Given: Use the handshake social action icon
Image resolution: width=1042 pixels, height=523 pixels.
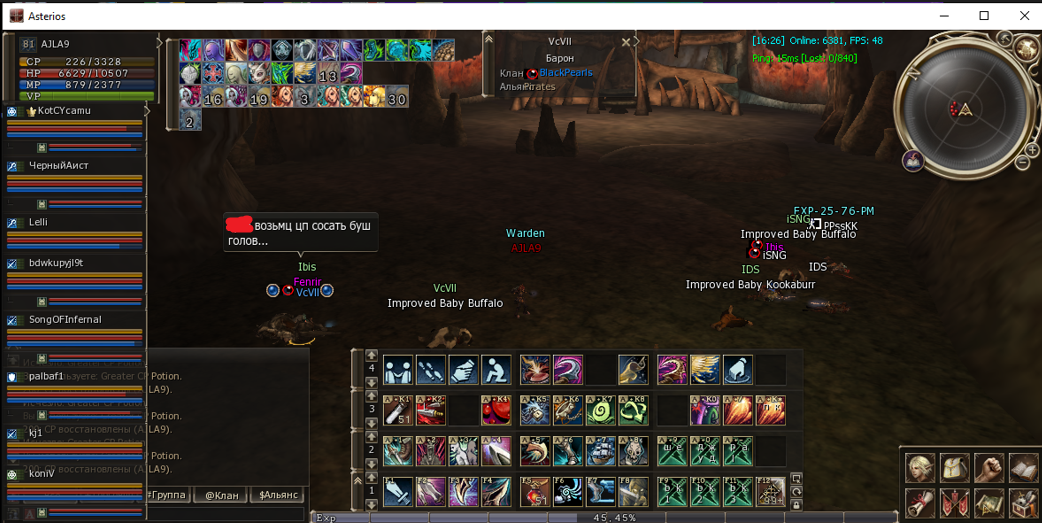Looking at the screenshot, I should click(398, 370).
